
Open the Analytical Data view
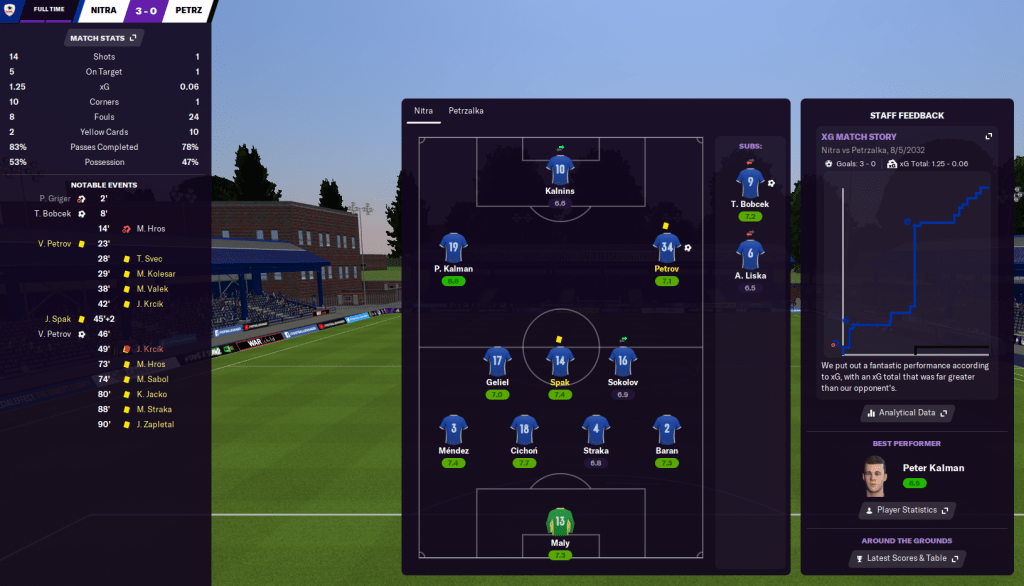(907, 412)
